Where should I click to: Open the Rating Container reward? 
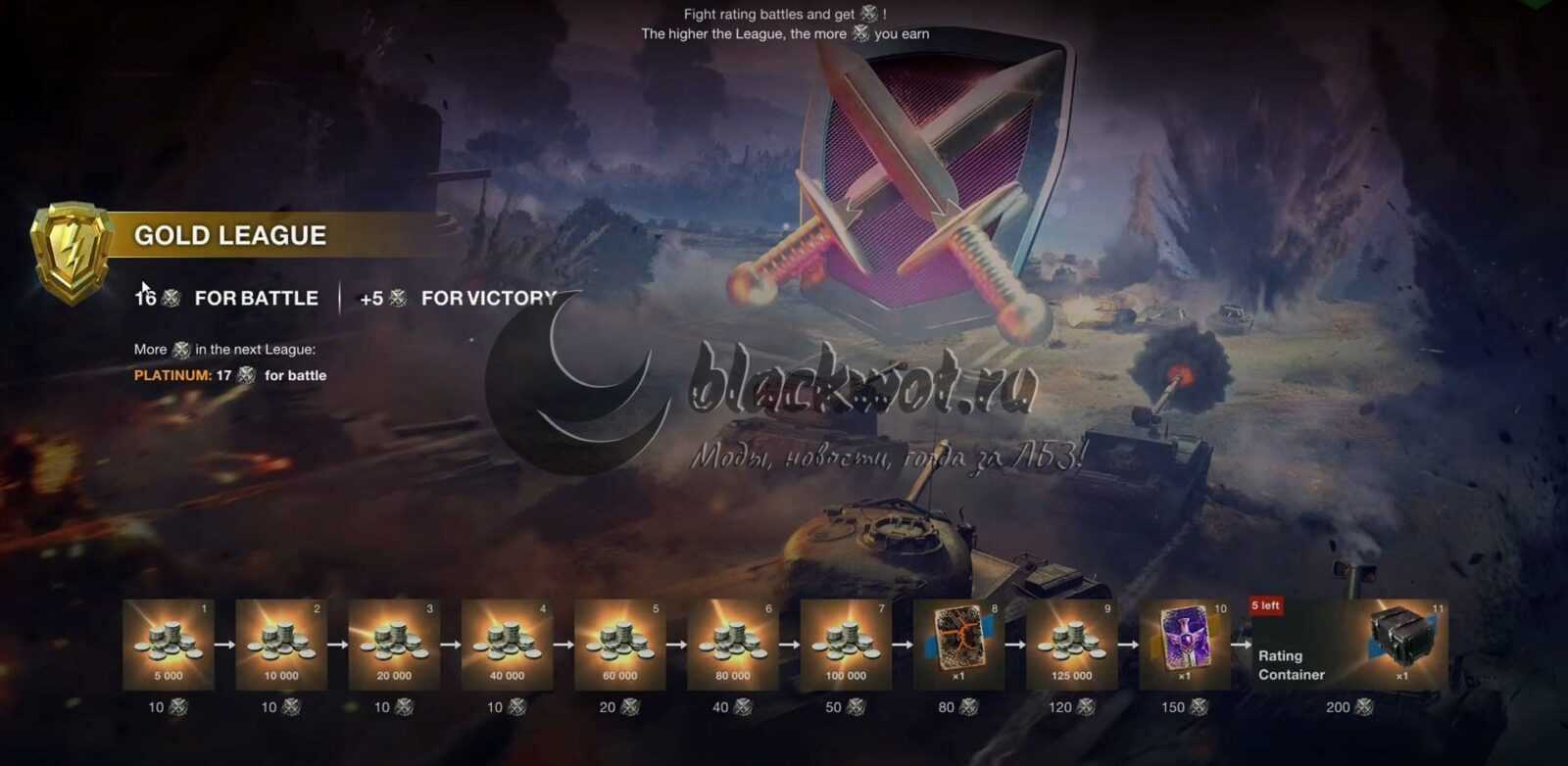(1348, 645)
